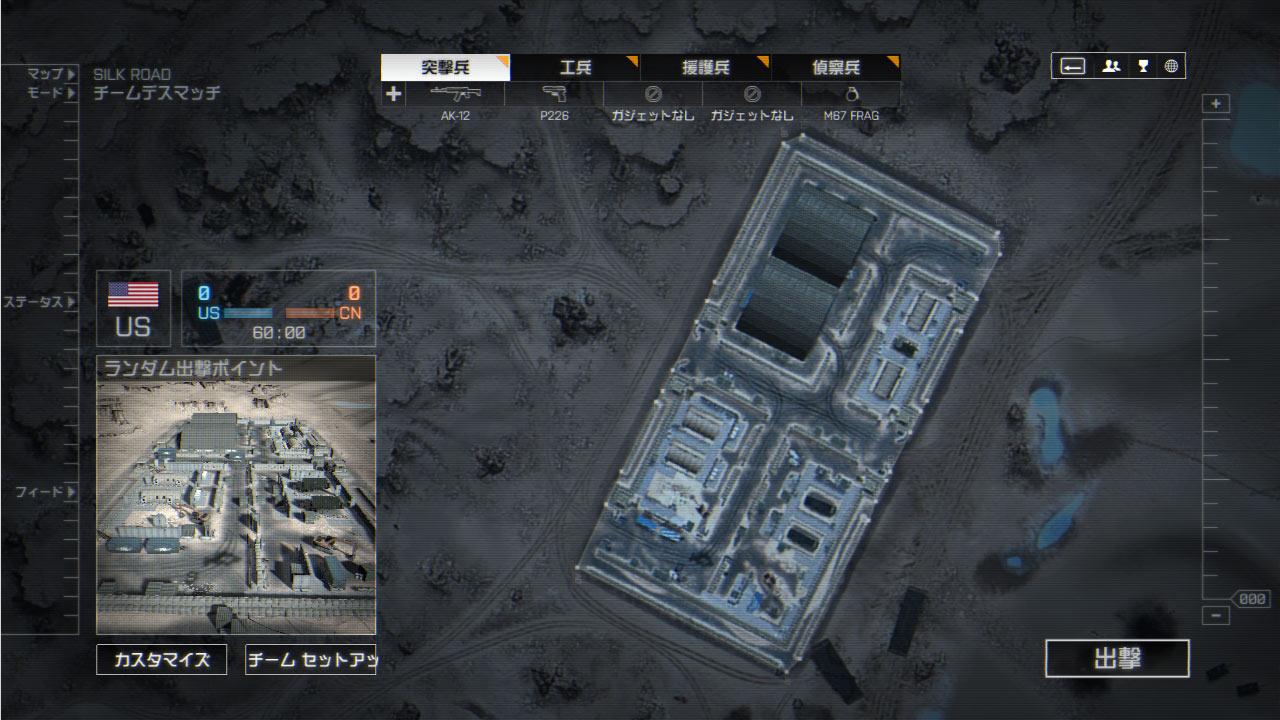Open the カスタマイズ customize menu
The height and width of the screenshot is (720, 1280).
click(x=161, y=660)
